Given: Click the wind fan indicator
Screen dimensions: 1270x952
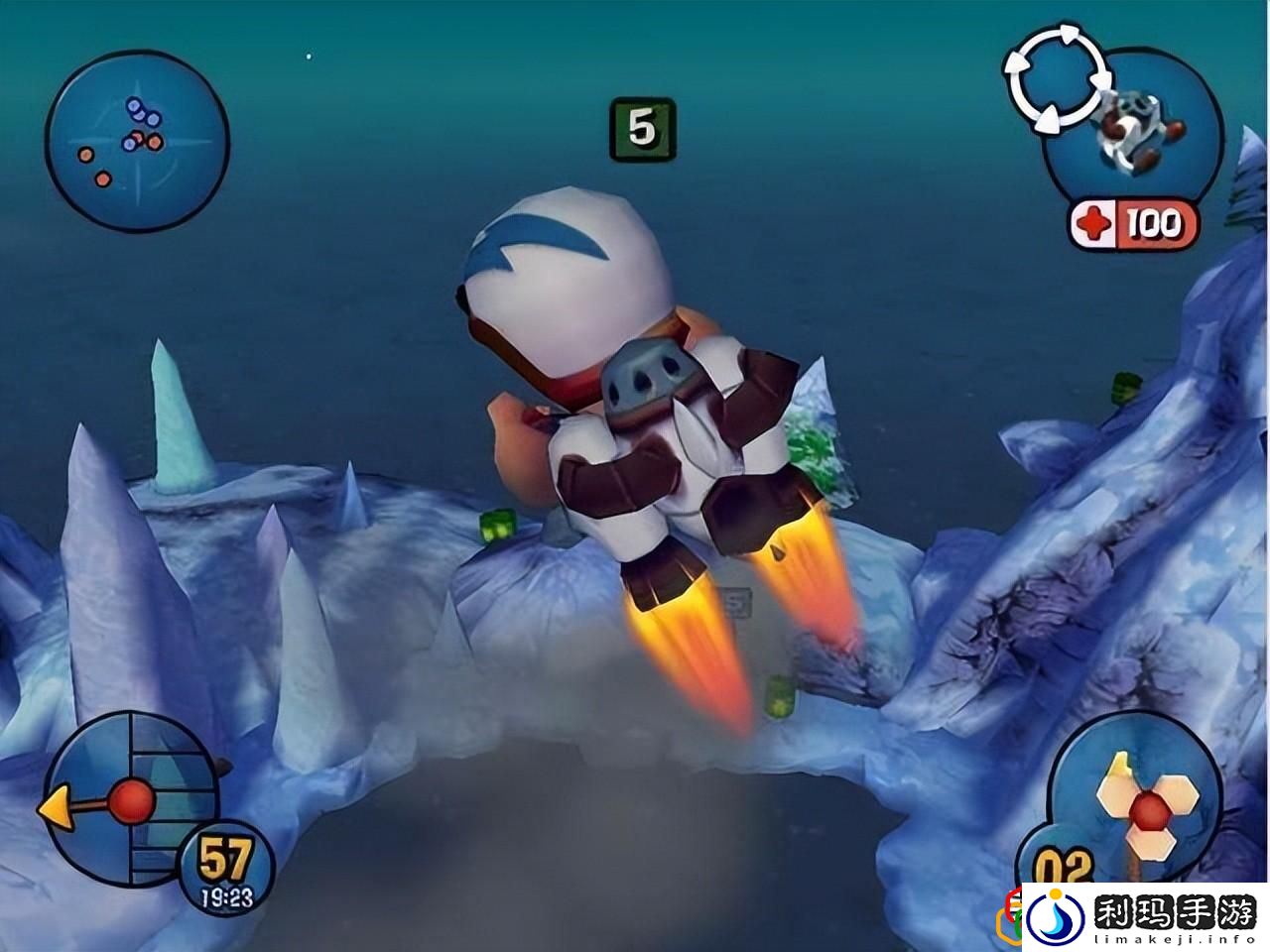Looking at the screenshot, I should click(x=1149, y=806).
